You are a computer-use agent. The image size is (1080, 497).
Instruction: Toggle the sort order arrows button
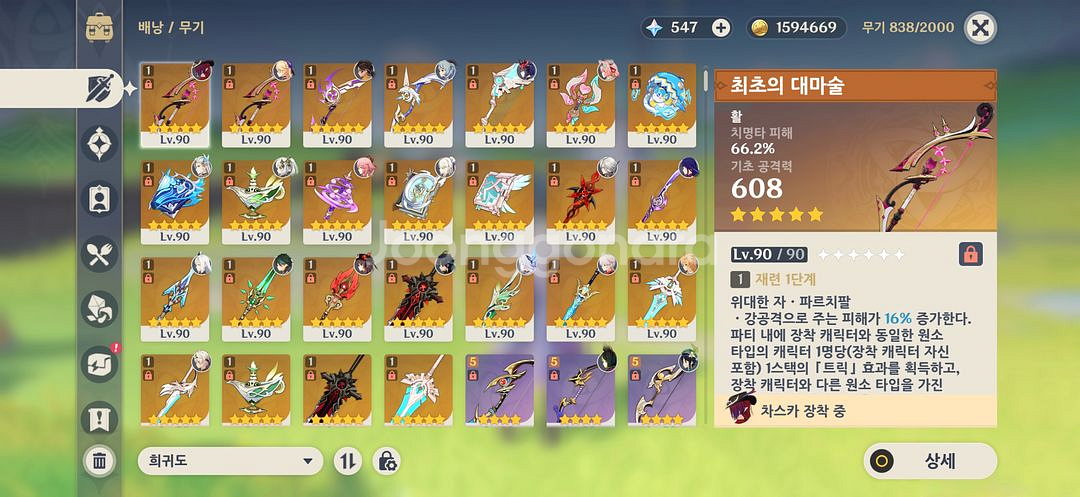coord(348,461)
